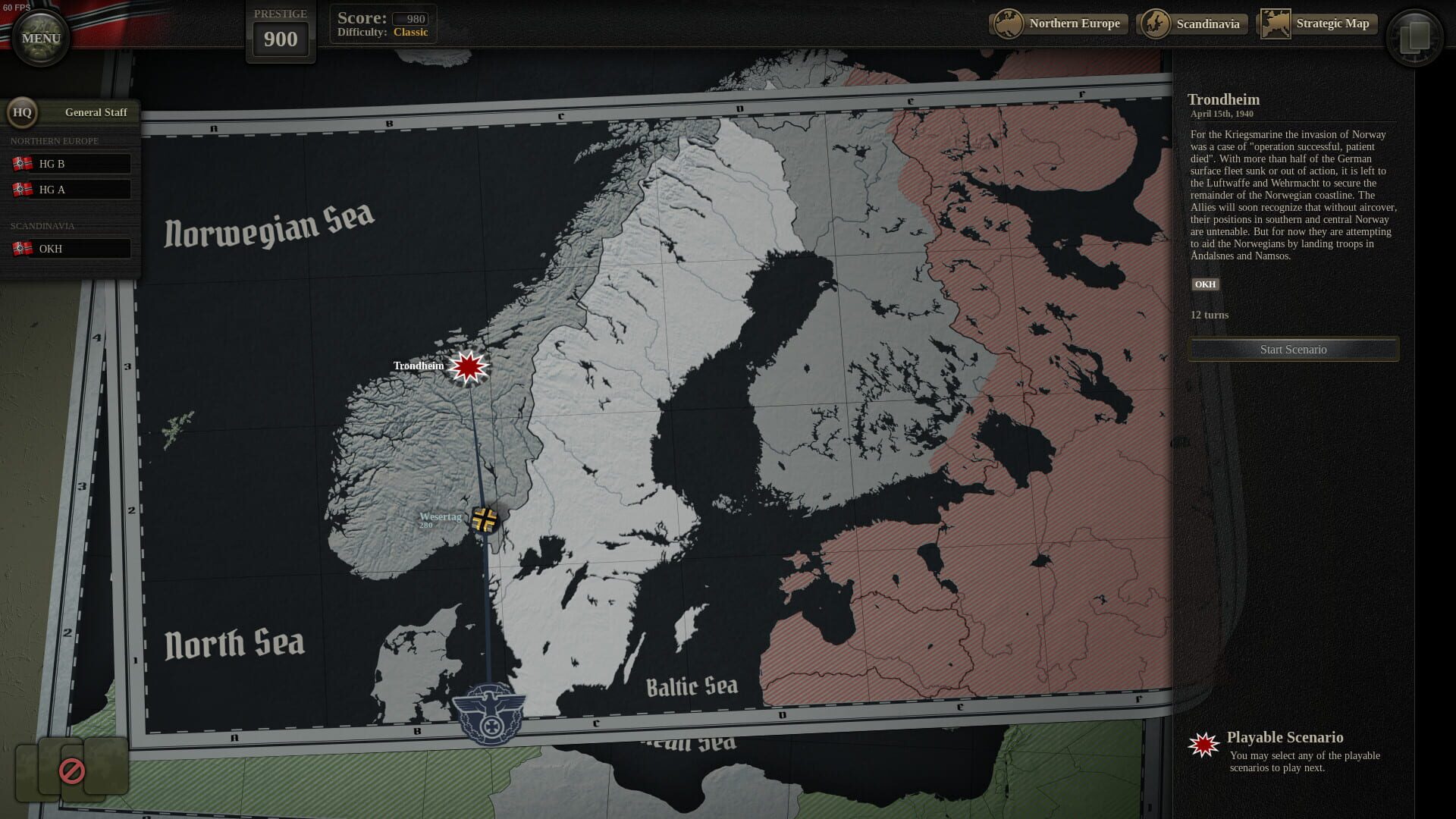Select the HG B headquarters flag entry
This screenshot has height=819, width=1456.
click(x=72, y=162)
